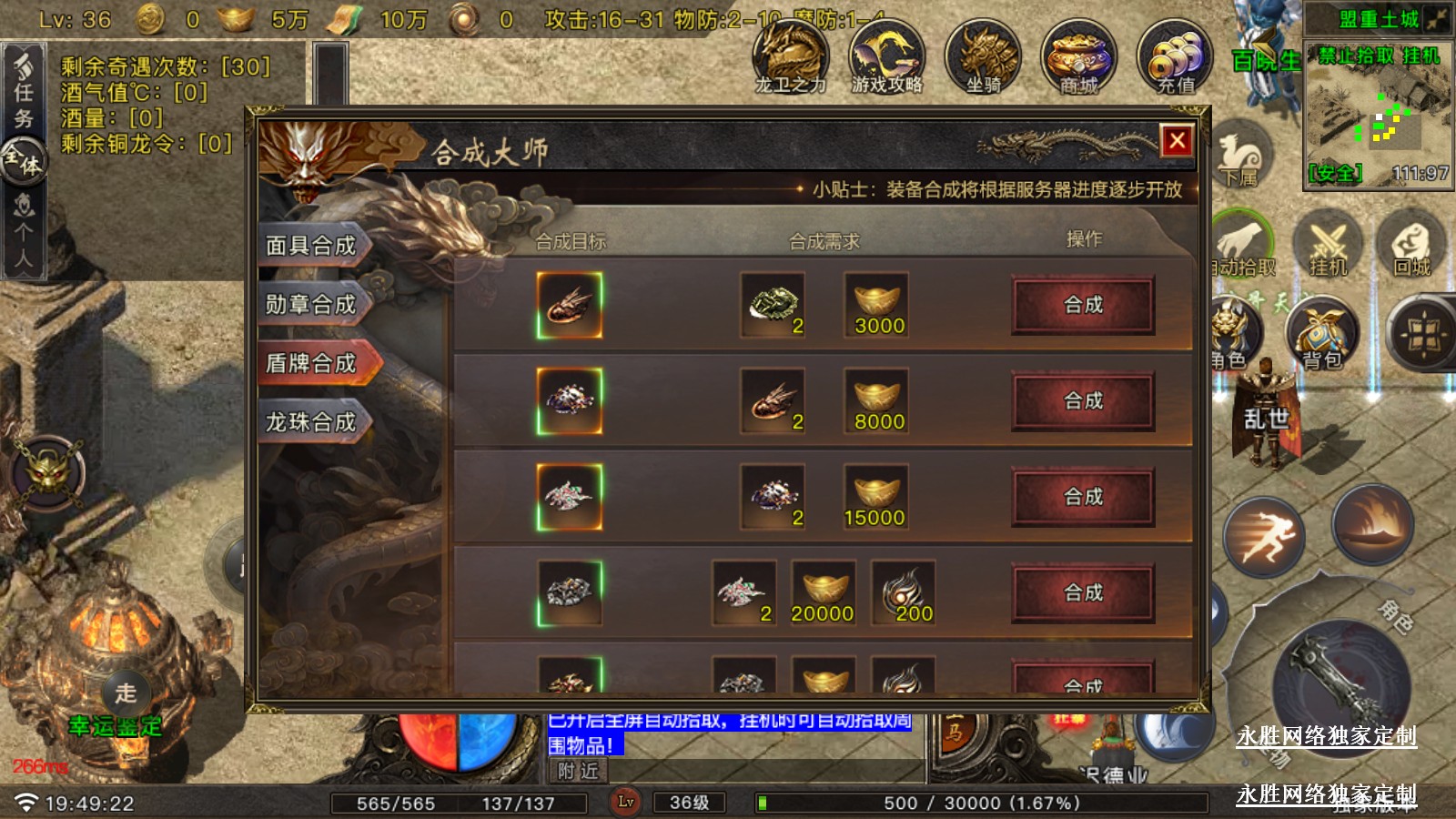The width and height of the screenshot is (1456, 819).
Task: Open the 坐骑 mount menu
Action: click(x=983, y=58)
